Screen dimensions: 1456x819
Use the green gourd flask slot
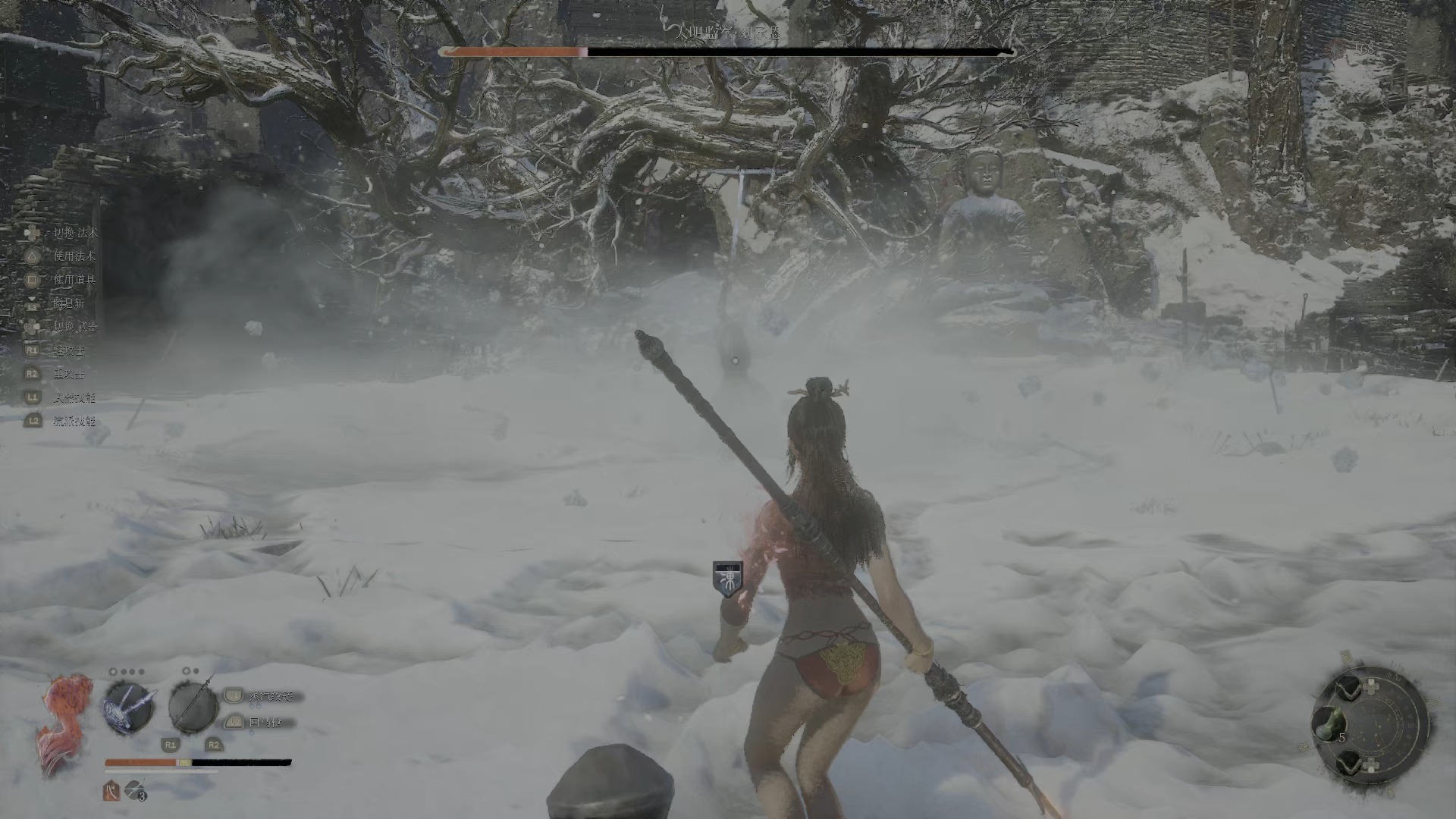[1329, 724]
